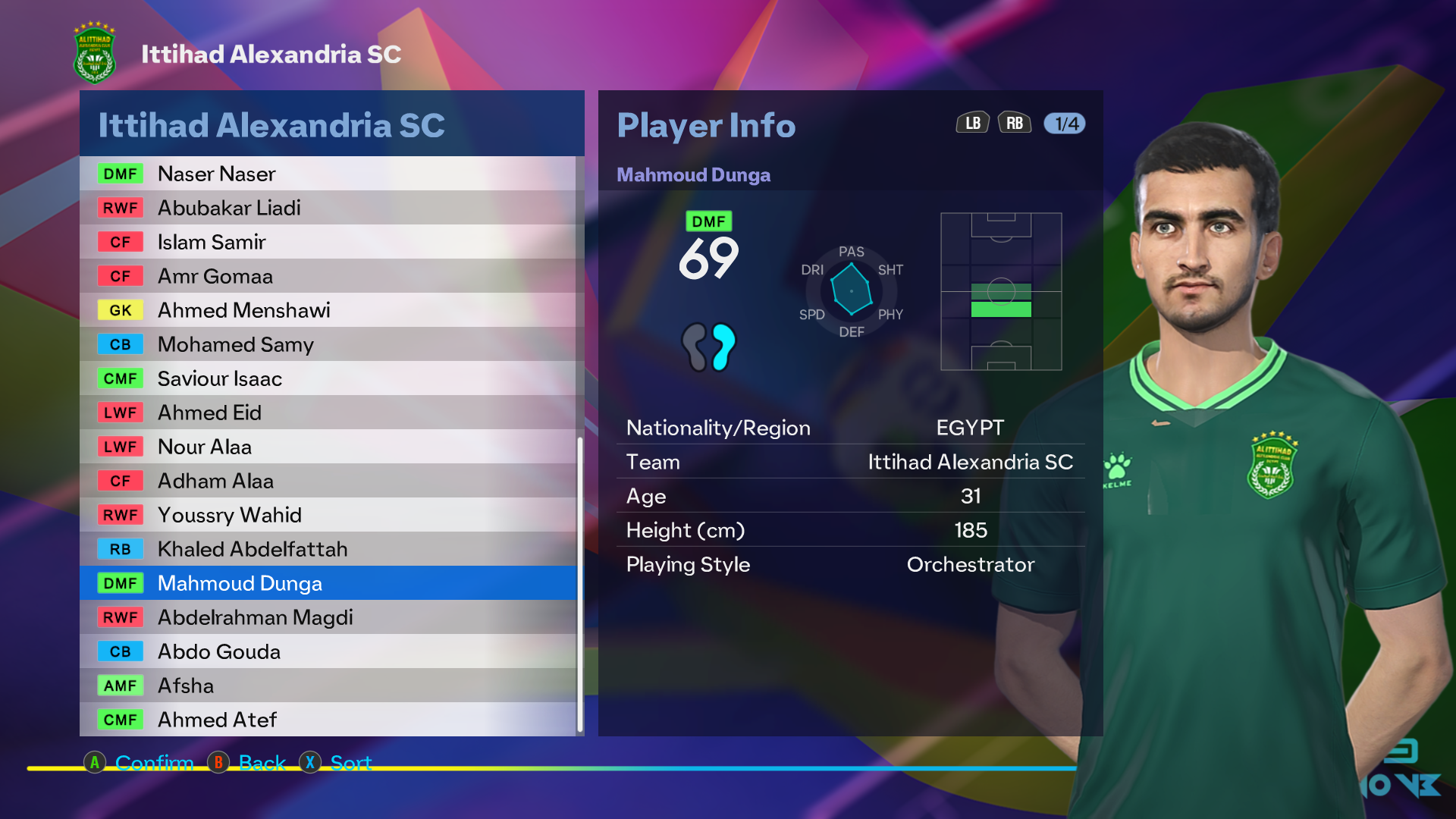1456x819 pixels.
Task: Choose goalkeeper Ahmed Menshawi
Action: tap(328, 310)
